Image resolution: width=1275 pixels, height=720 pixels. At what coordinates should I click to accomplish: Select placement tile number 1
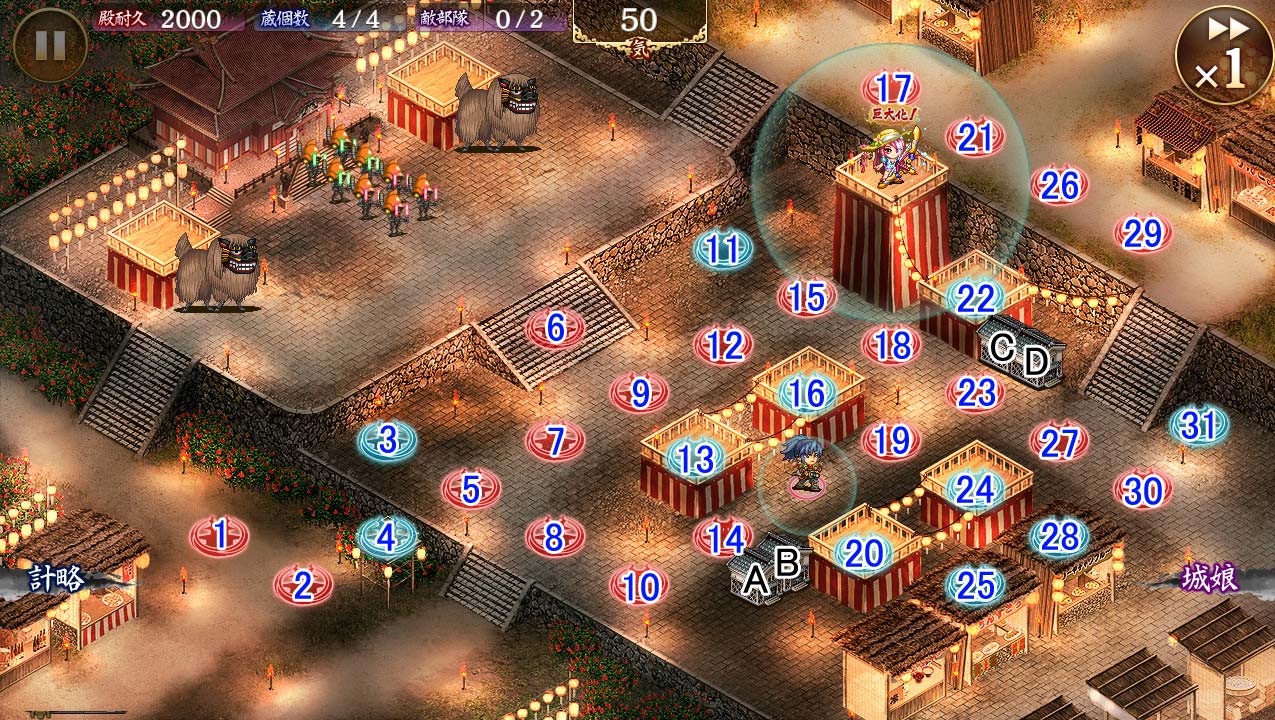(x=220, y=536)
